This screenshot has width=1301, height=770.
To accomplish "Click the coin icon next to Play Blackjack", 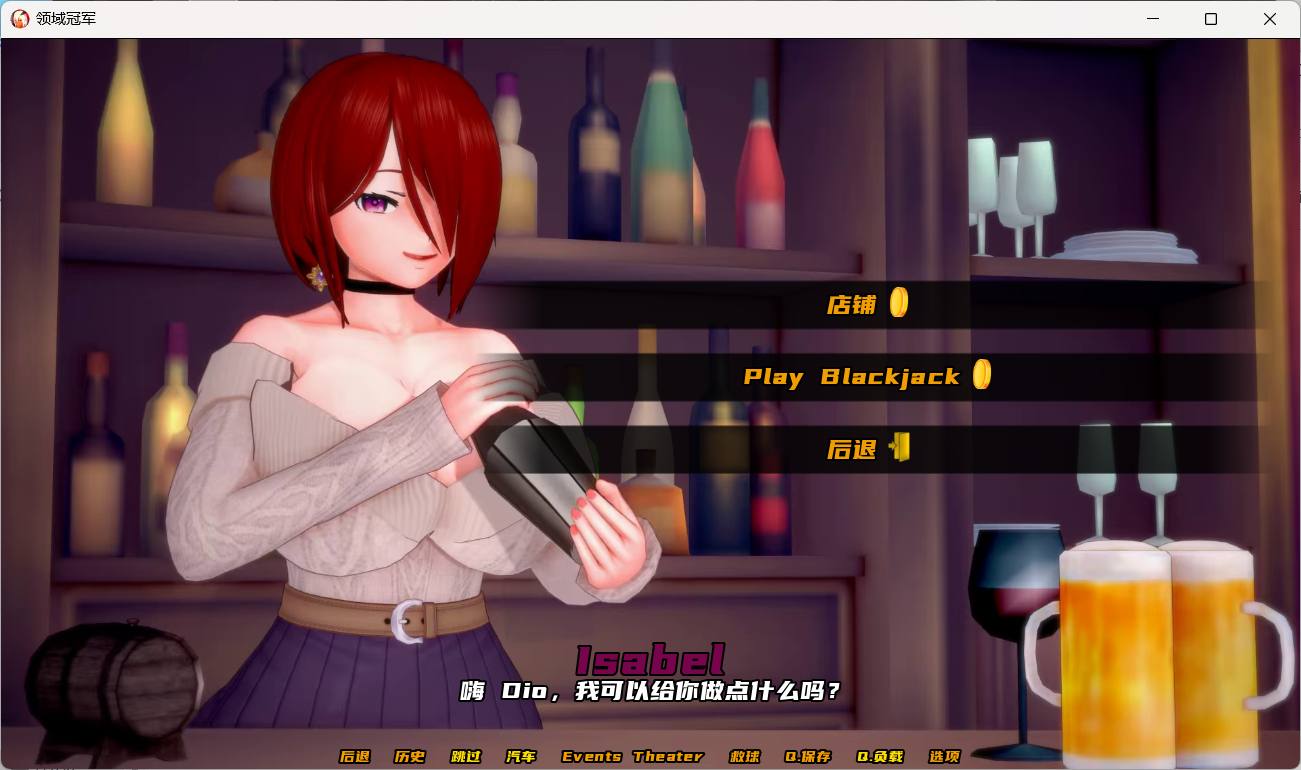I will (x=981, y=375).
